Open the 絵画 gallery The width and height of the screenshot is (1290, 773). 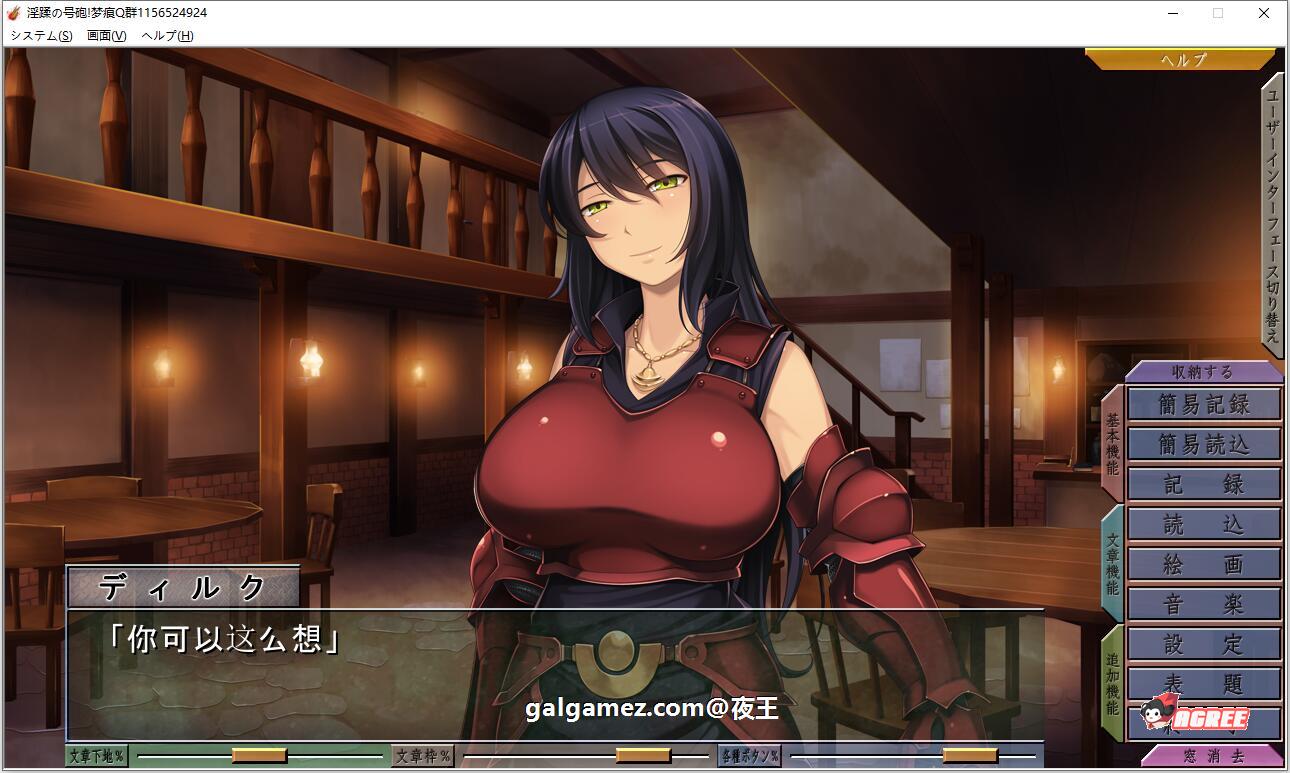click(x=1204, y=563)
